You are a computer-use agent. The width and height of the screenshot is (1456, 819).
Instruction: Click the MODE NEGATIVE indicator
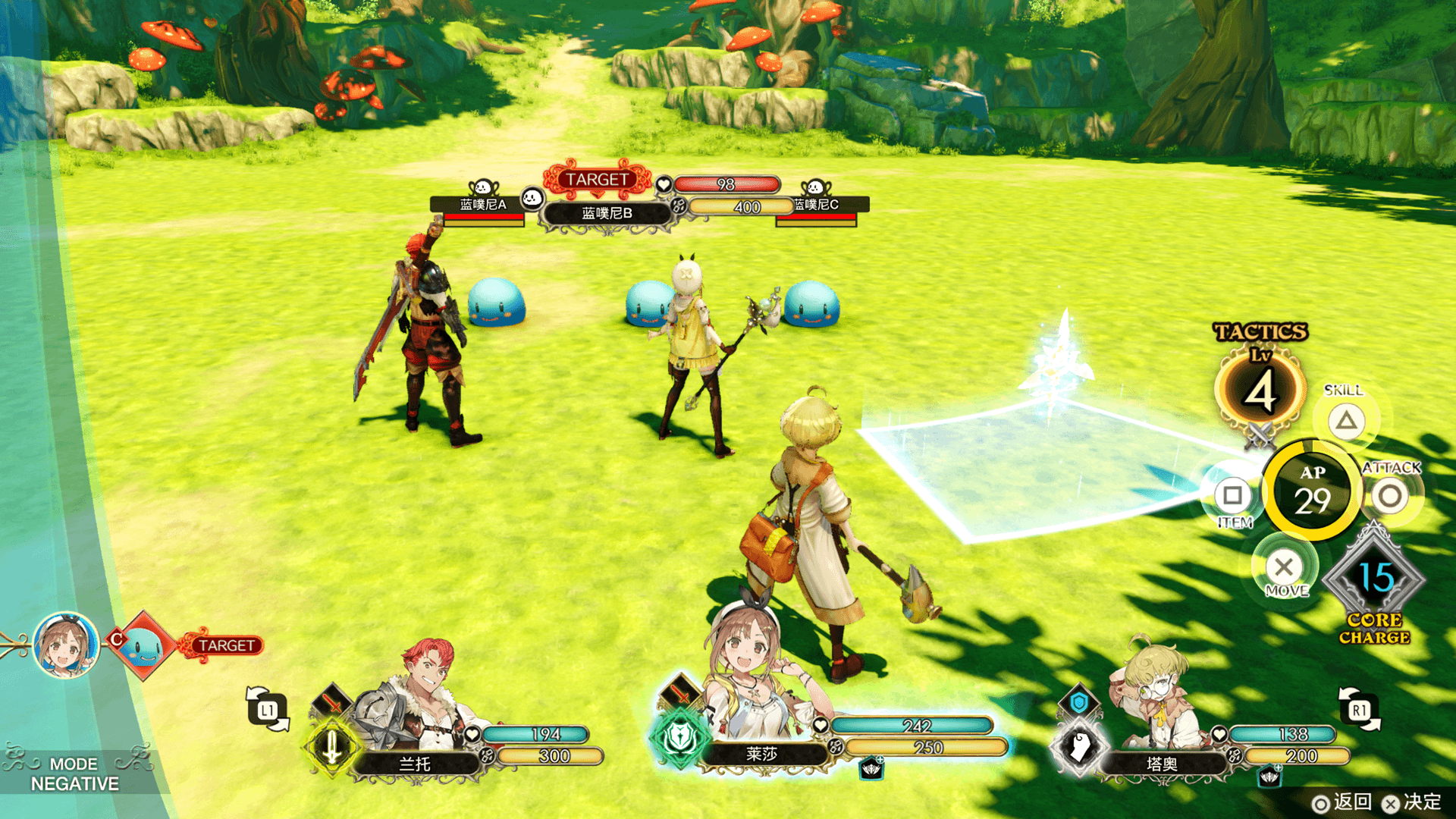74,773
